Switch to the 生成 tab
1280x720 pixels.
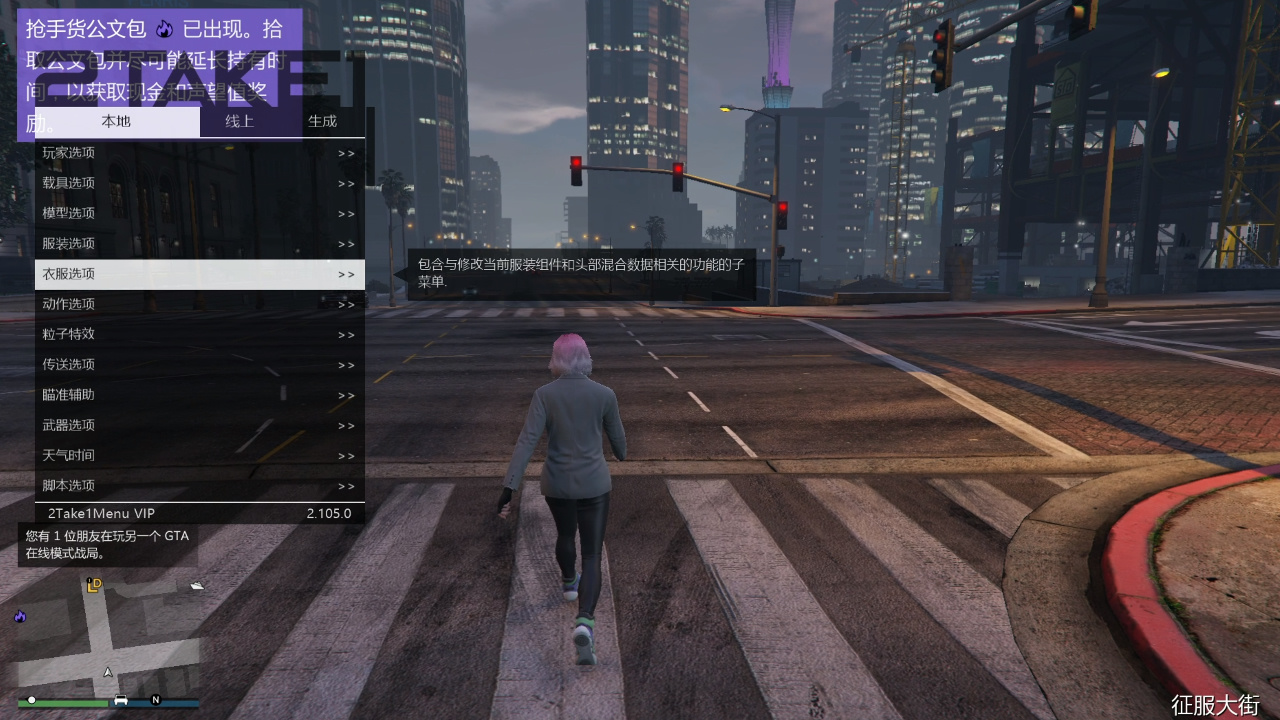click(x=322, y=121)
